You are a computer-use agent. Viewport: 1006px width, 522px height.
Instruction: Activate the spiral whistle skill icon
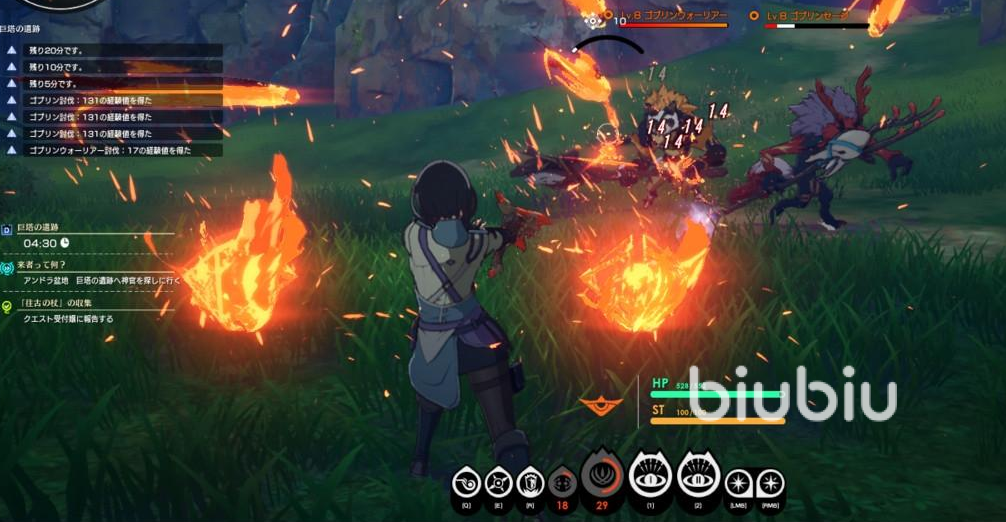(x=467, y=484)
